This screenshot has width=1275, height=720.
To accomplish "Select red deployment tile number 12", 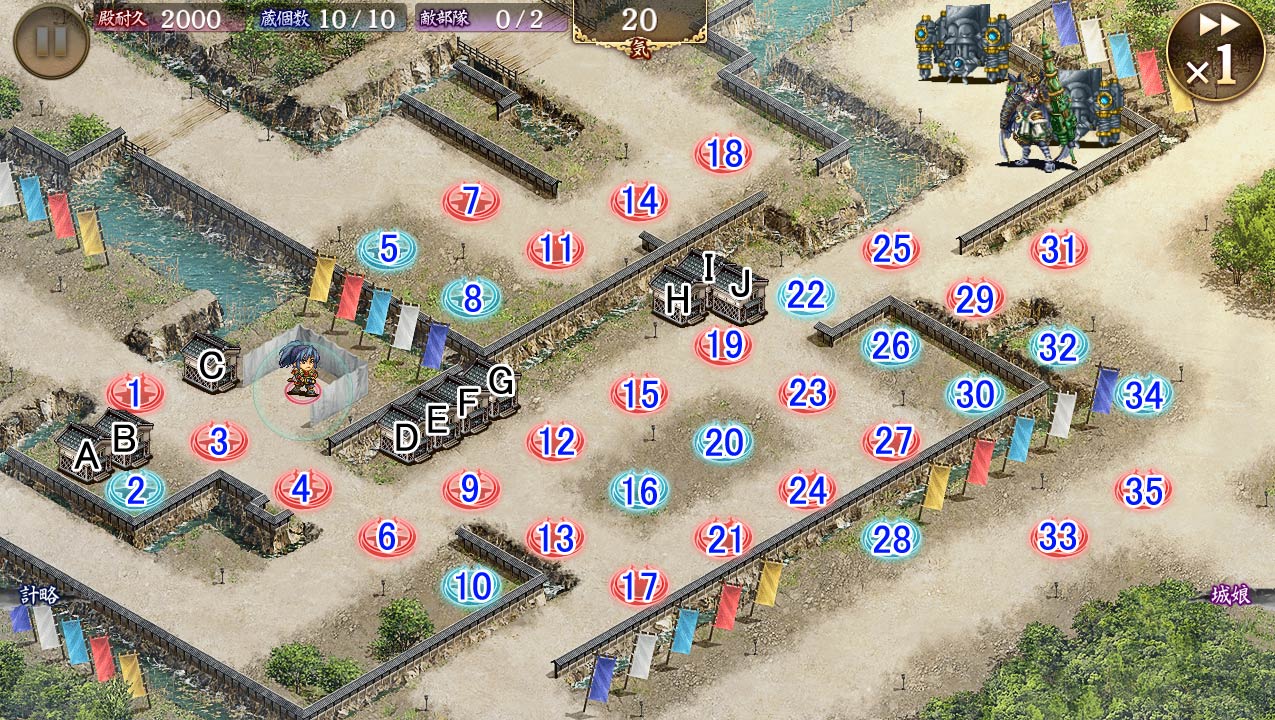I will click(x=555, y=441).
